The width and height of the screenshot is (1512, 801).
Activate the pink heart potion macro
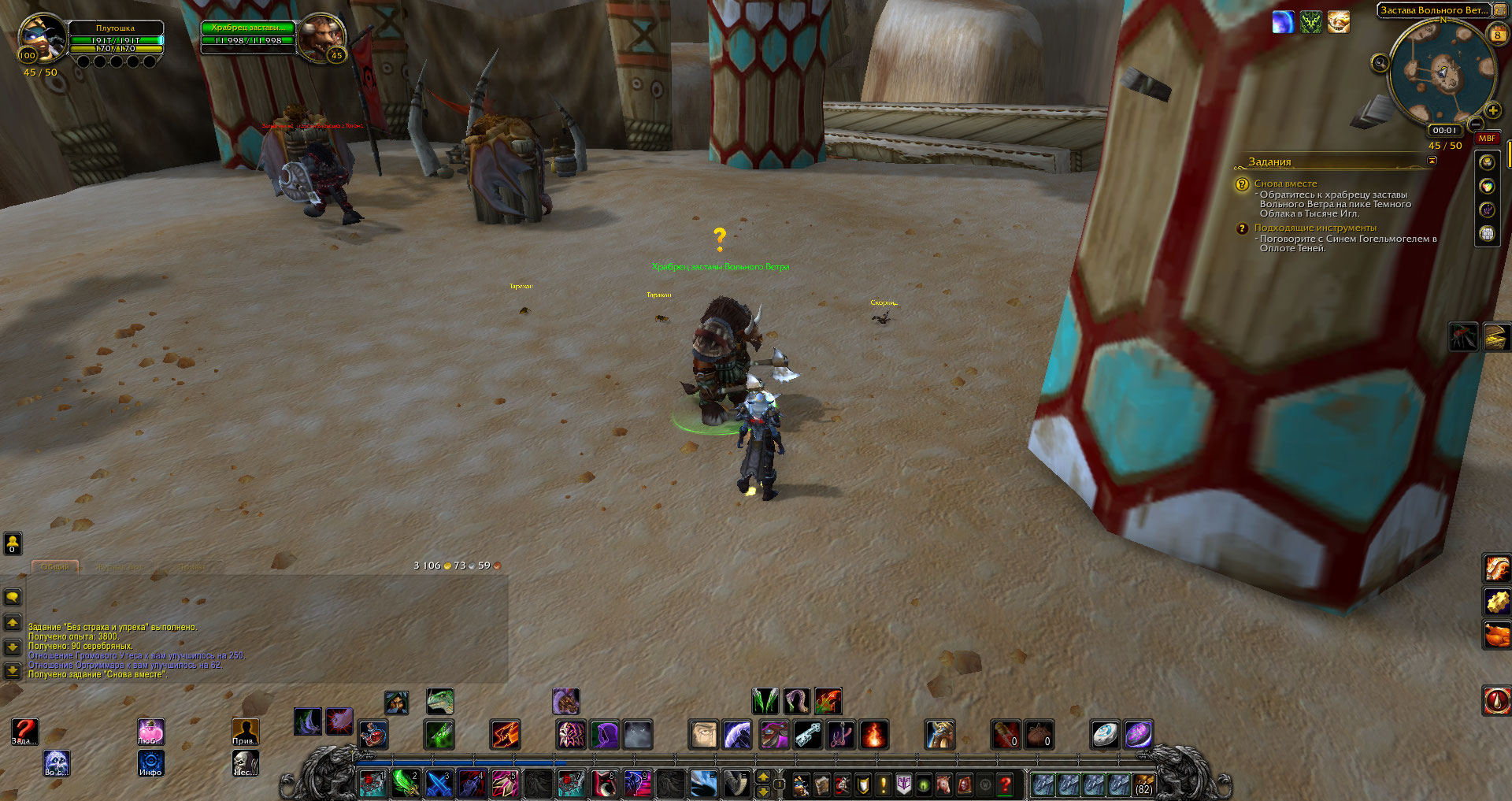(150, 732)
